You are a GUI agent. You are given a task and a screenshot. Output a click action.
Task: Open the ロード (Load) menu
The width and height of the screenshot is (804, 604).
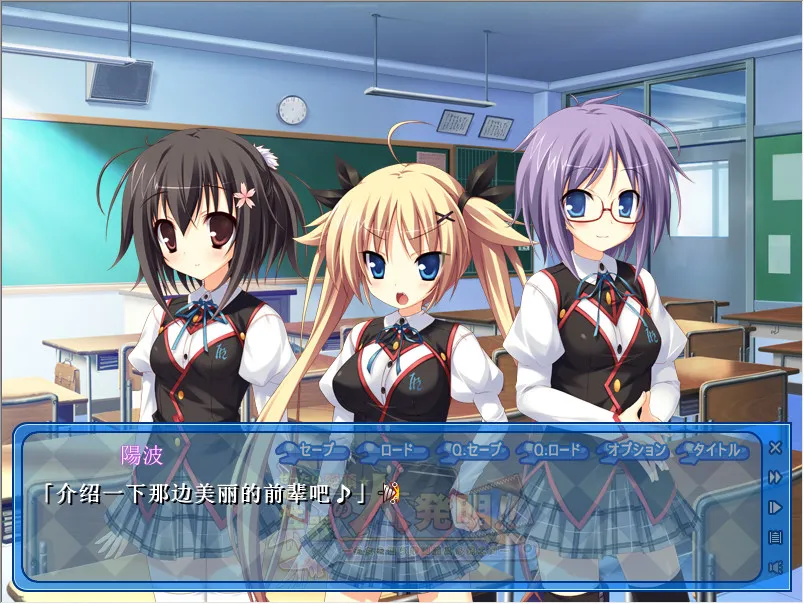(x=392, y=450)
